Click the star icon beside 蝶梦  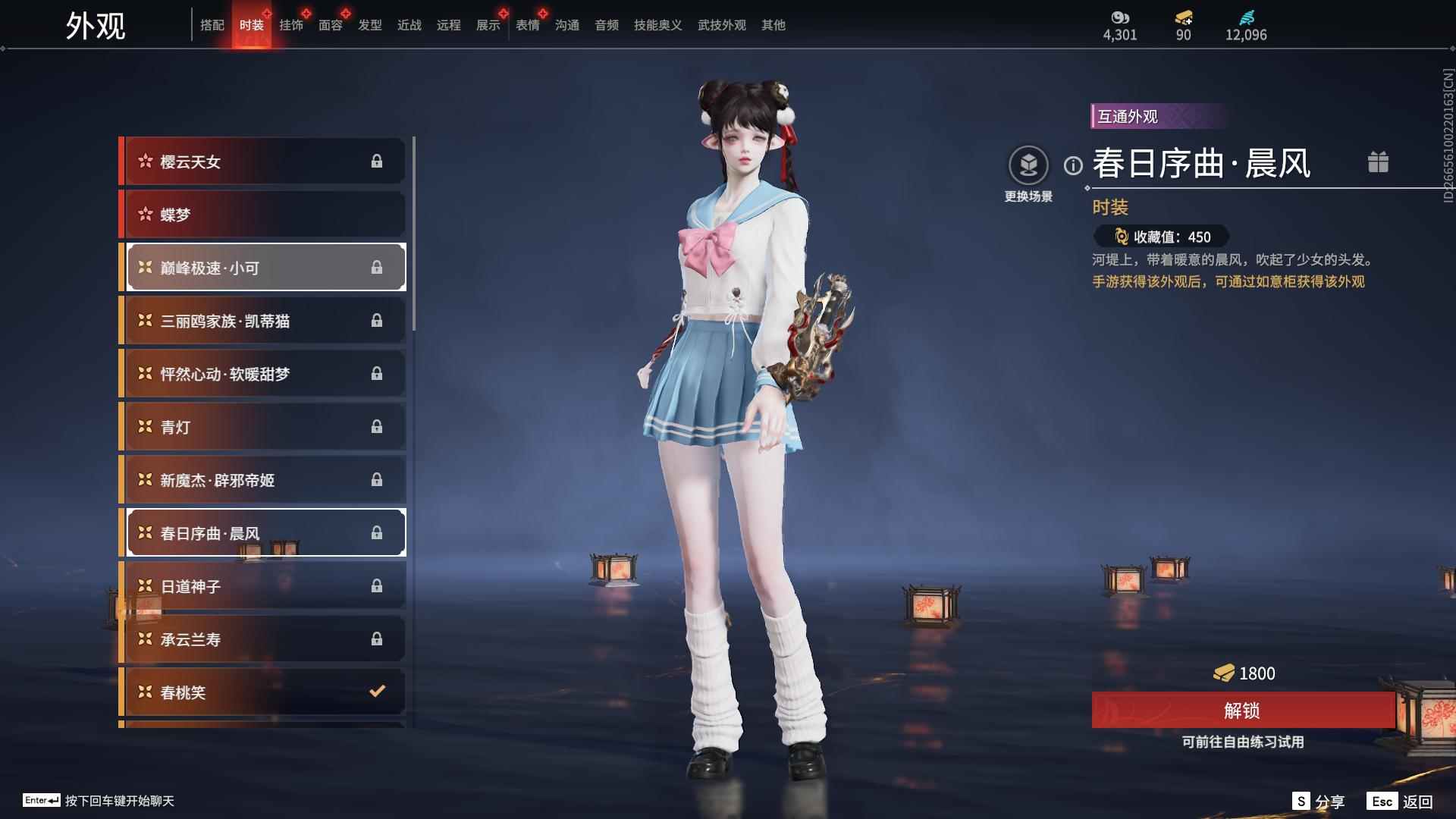(146, 214)
